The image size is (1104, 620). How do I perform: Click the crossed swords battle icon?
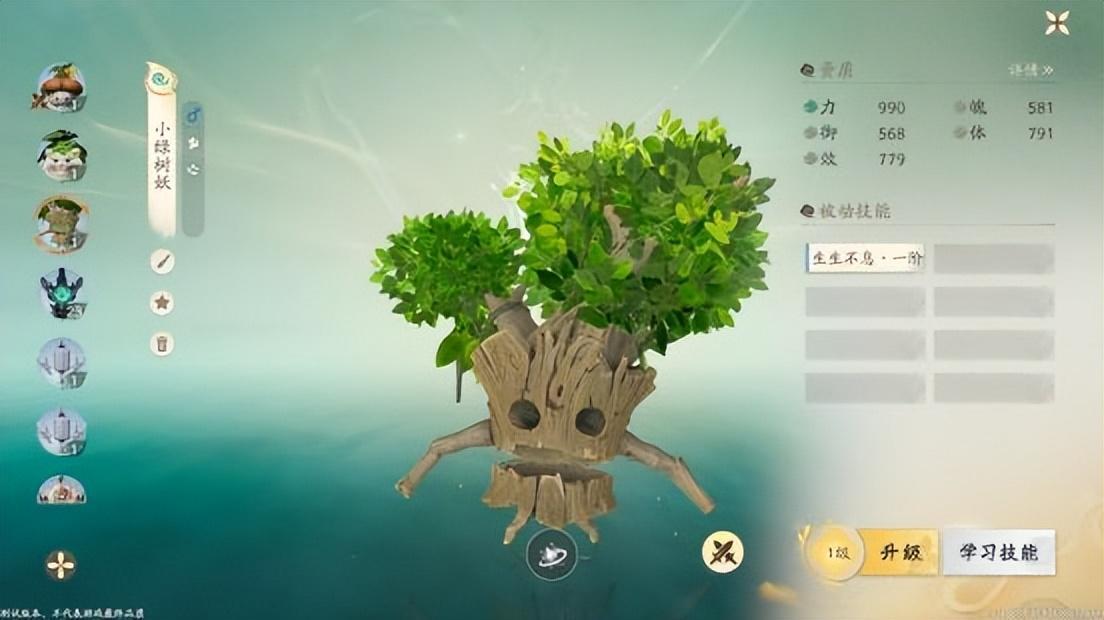tap(721, 552)
